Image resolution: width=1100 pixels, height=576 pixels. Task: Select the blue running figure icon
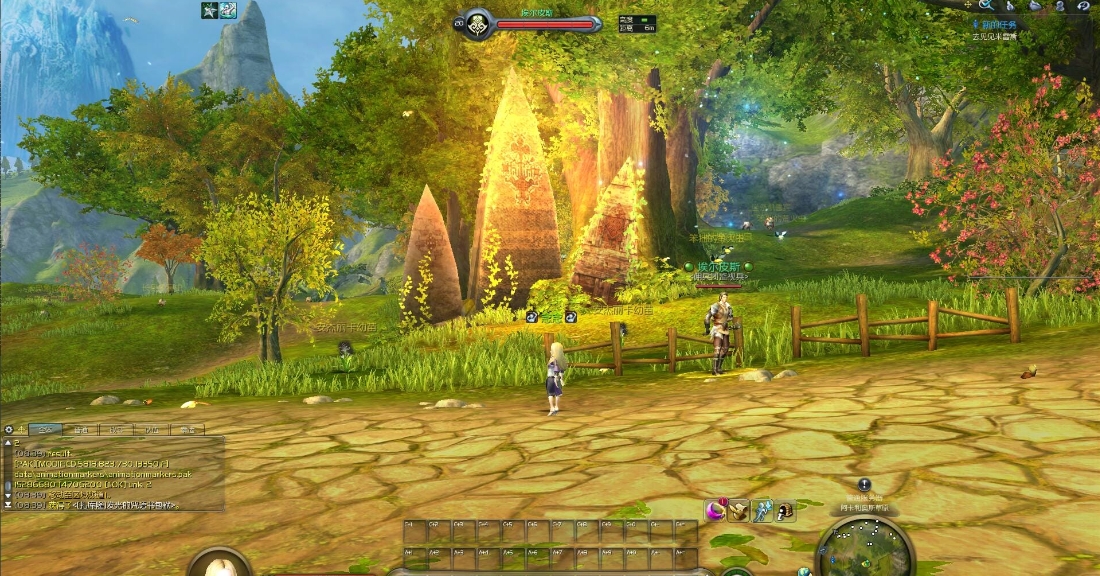(763, 510)
